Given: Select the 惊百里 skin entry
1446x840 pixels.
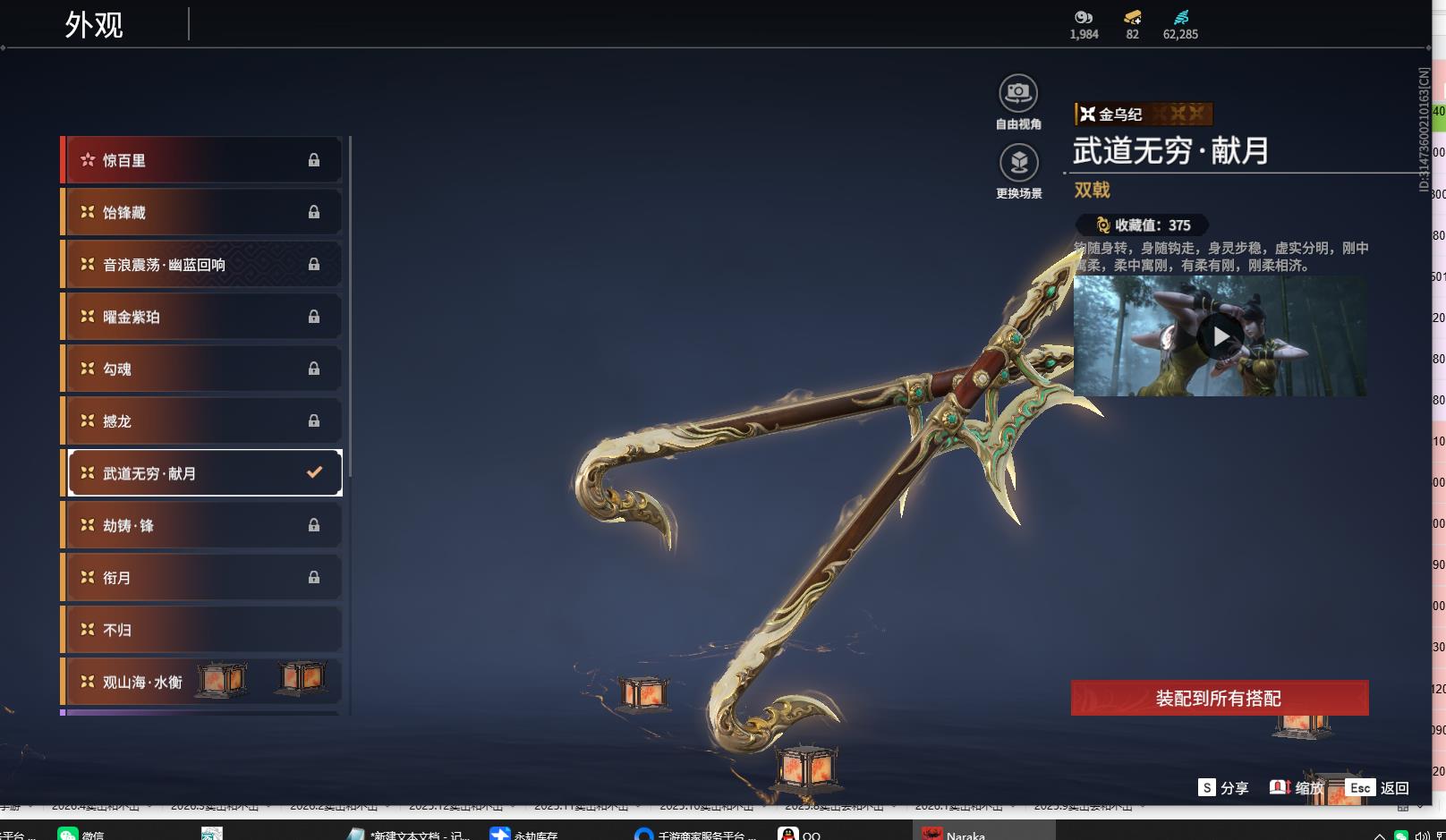Looking at the screenshot, I should click(x=203, y=160).
